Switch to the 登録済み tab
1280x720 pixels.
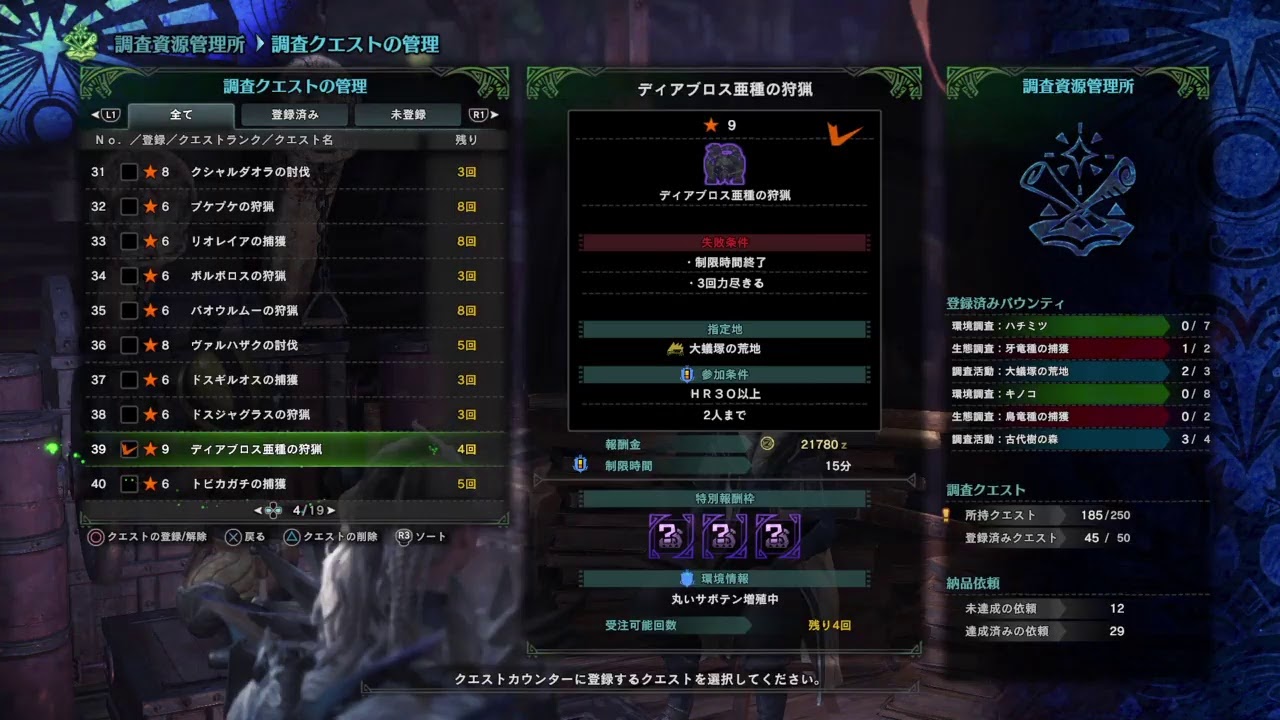click(294, 114)
